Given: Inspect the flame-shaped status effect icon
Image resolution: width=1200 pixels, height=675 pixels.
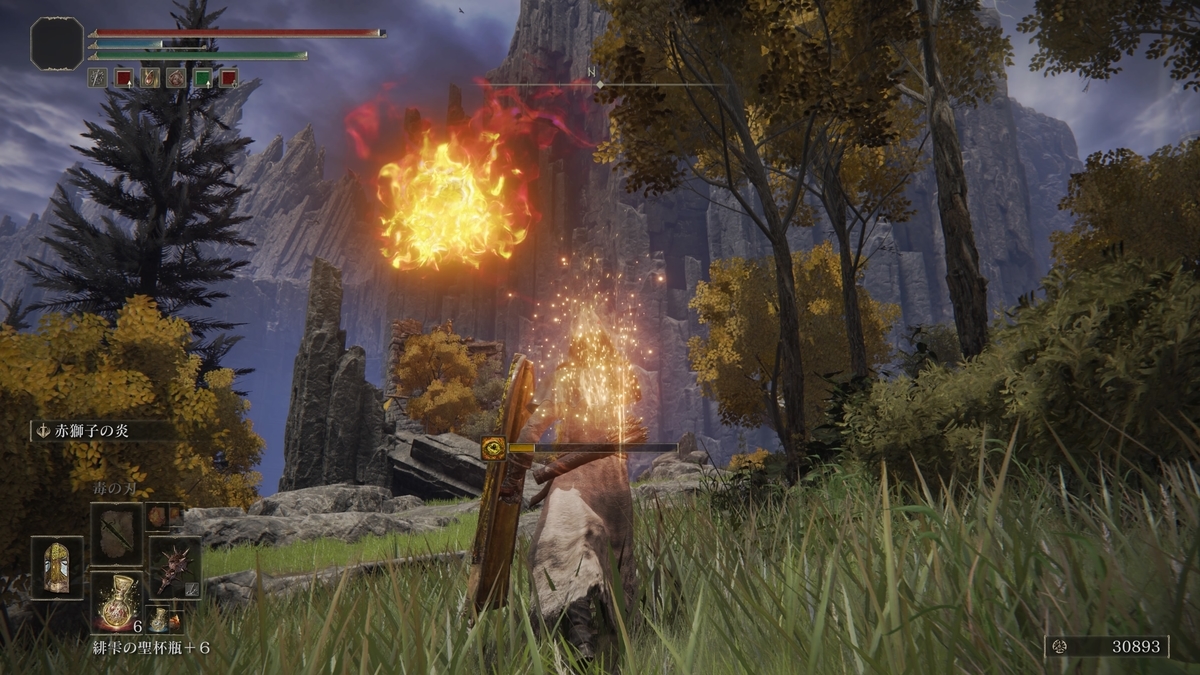Looking at the screenshot, I should click(150, 78).
